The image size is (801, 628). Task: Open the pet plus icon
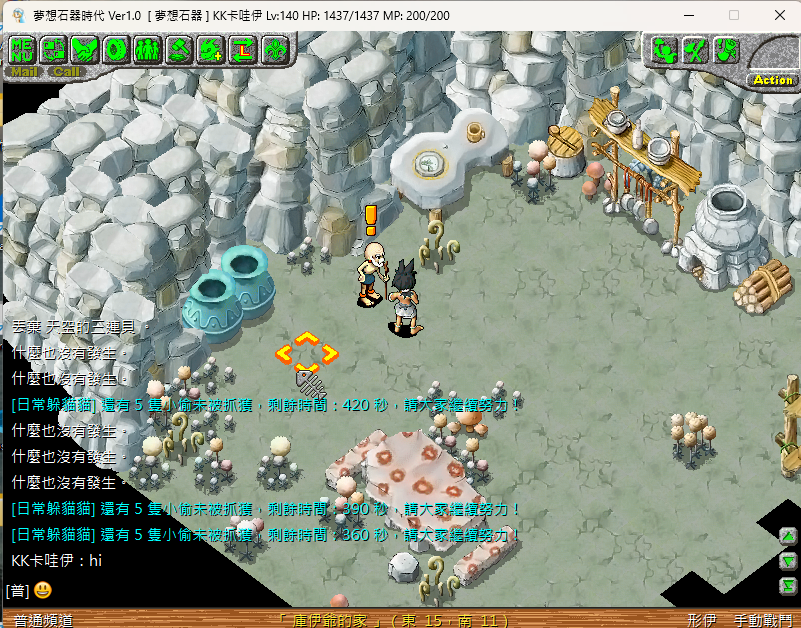[210, 48]
